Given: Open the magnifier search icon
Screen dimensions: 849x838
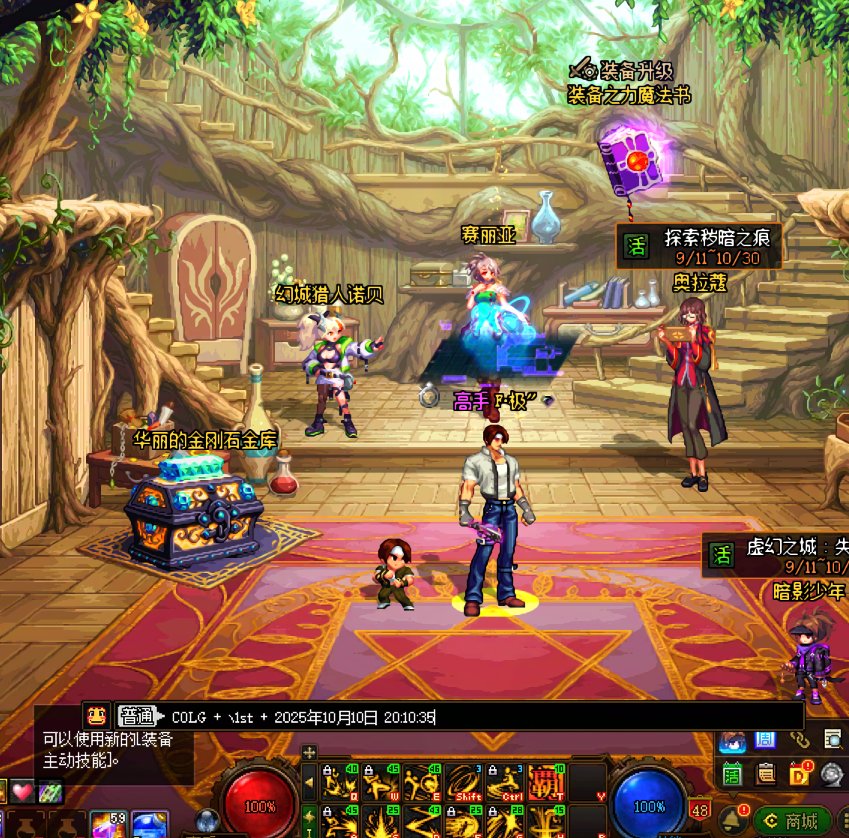Looking at the screenshot, I should (832, 740).
